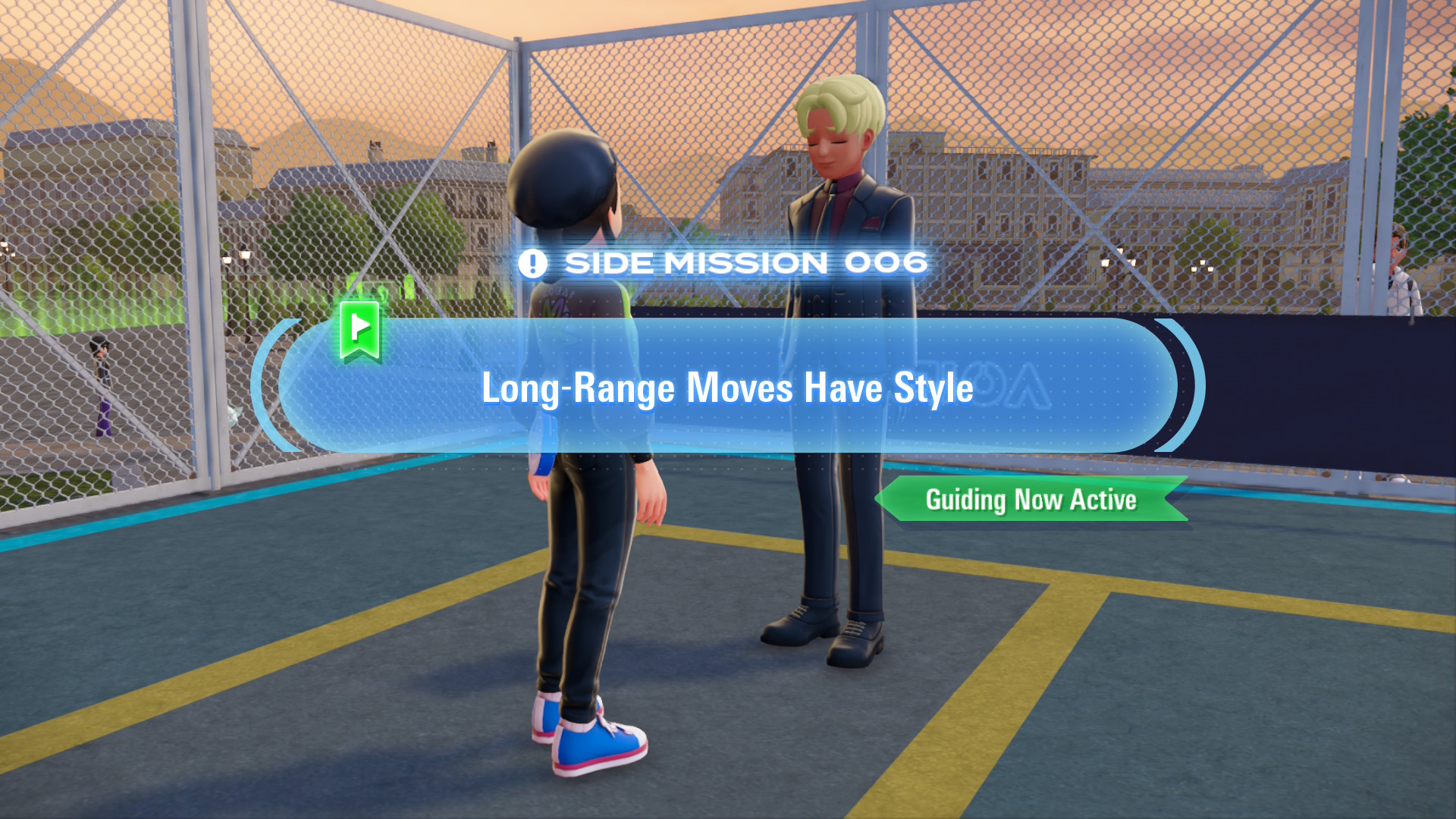Click the Side Mission 006 exclamation icon
This screenshot has width=1456, height=819.
532,264
